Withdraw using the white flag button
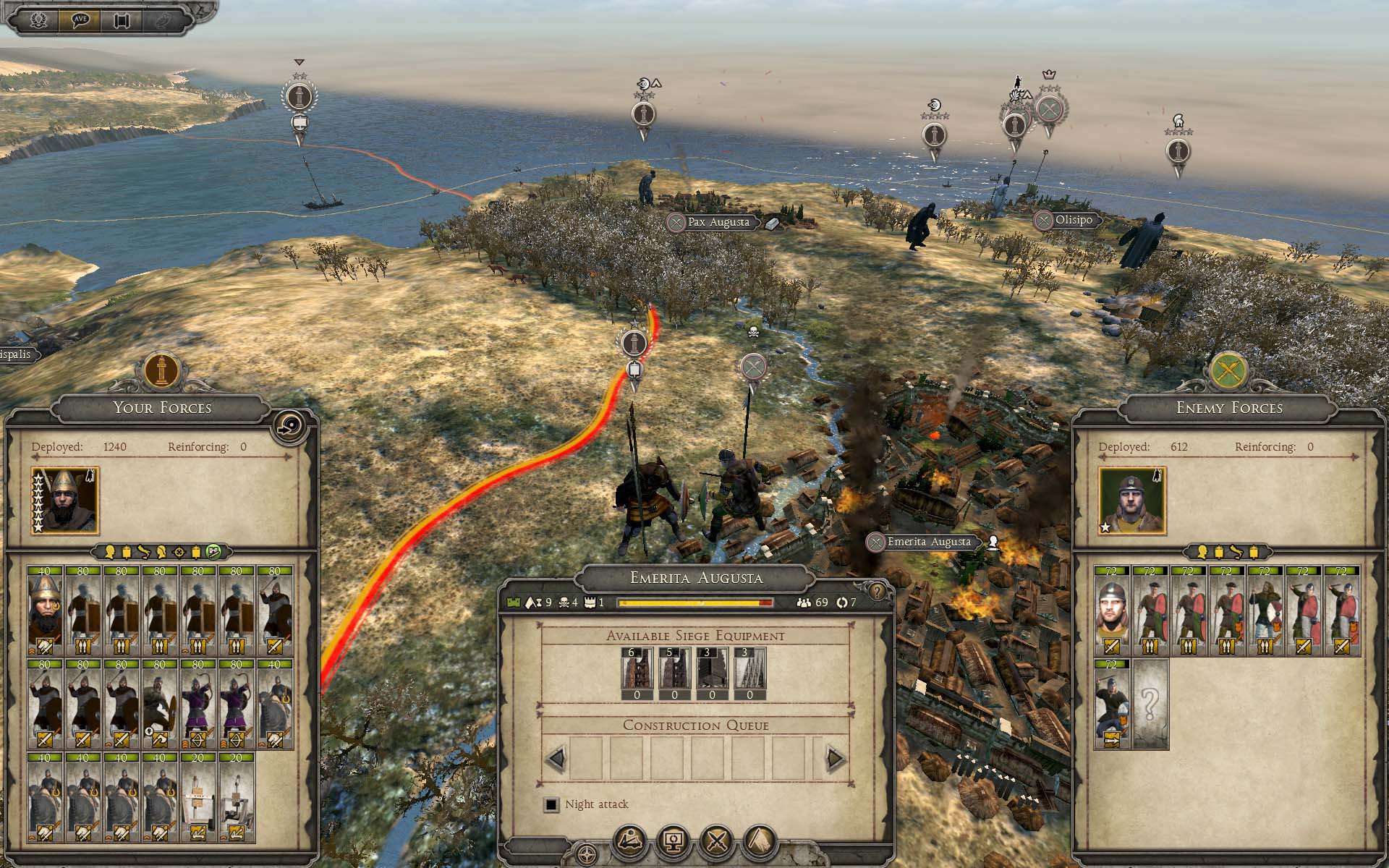Image resolution: width=1389 pixels, height=868 pixels. [x=760, y=841]
